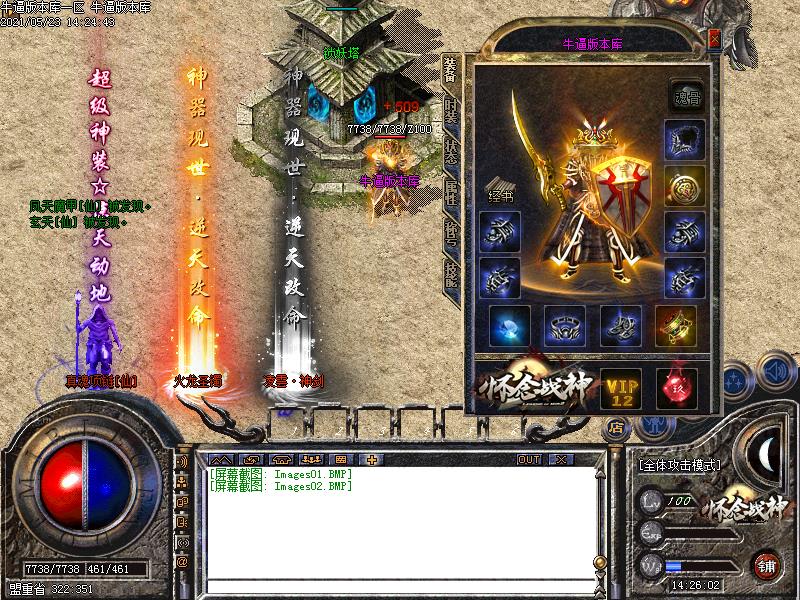Select the 称号 title tab
The image size is (800, 600).
[x=451, y=232]
